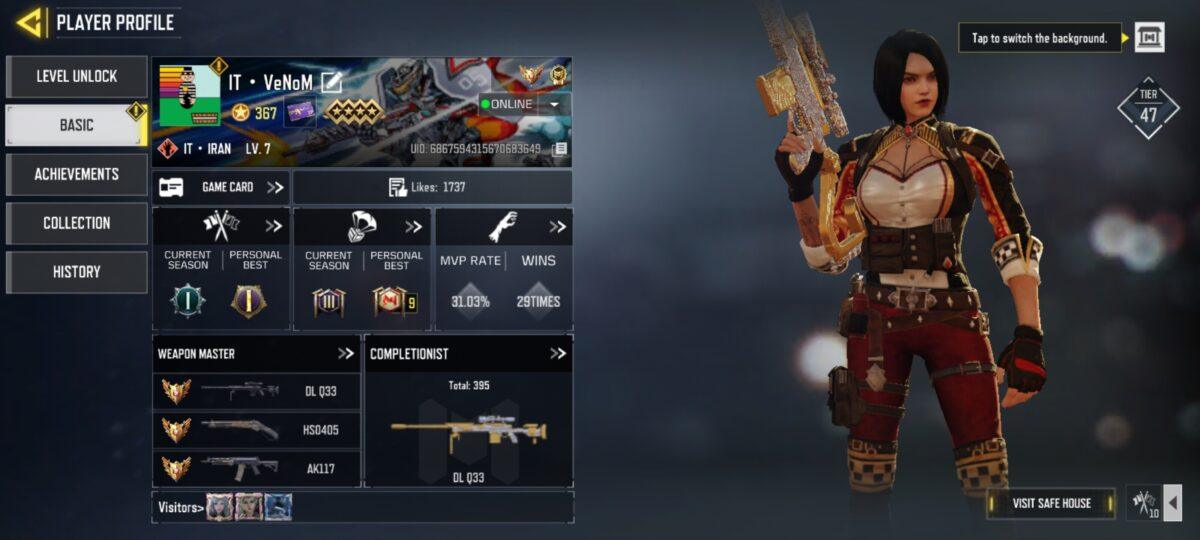Expand the Weapon Master list
The image size is (1200, 540).
click(x=346, y=353)
